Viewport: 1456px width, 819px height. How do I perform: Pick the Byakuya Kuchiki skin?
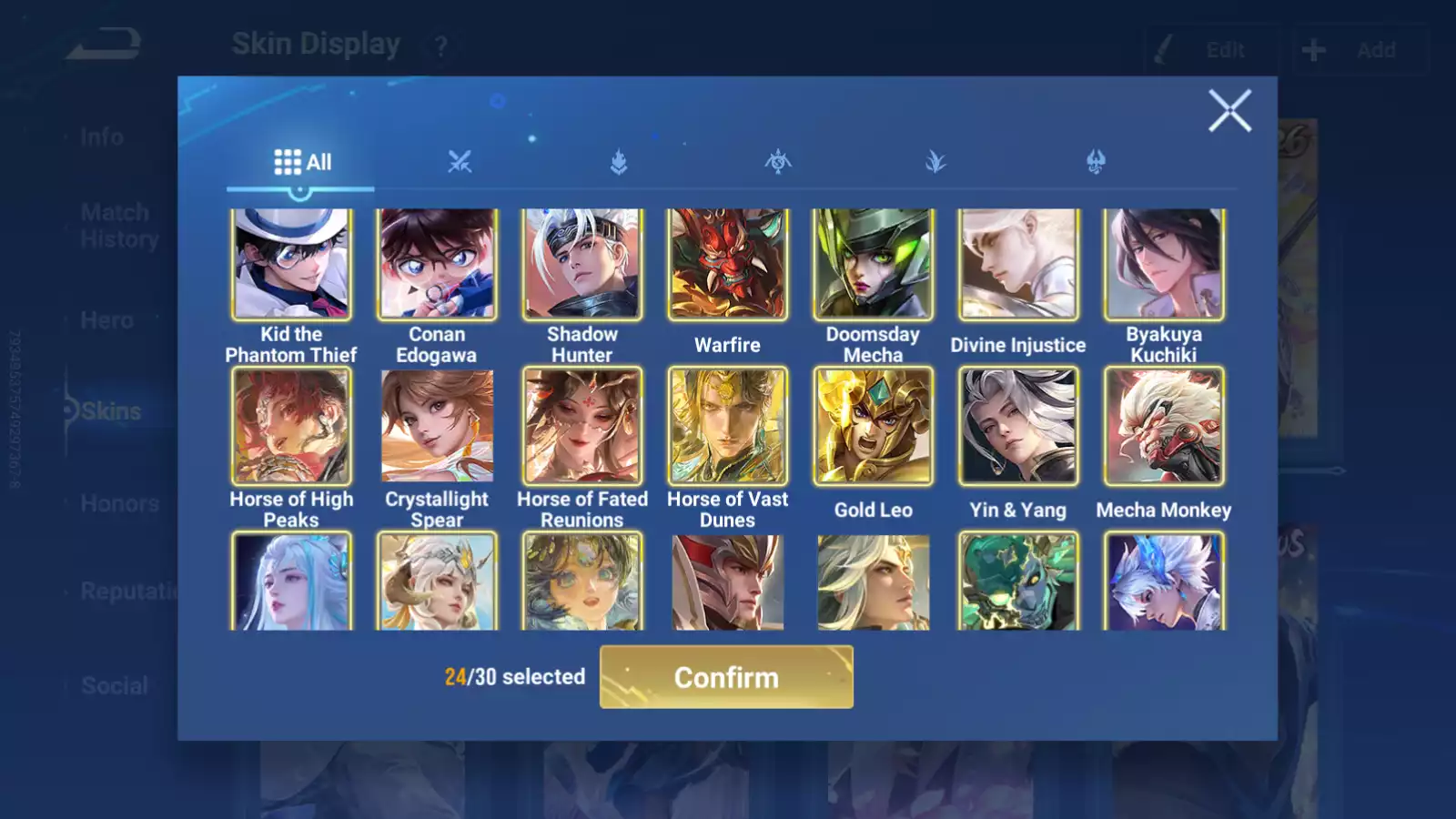coord(1164,264)
